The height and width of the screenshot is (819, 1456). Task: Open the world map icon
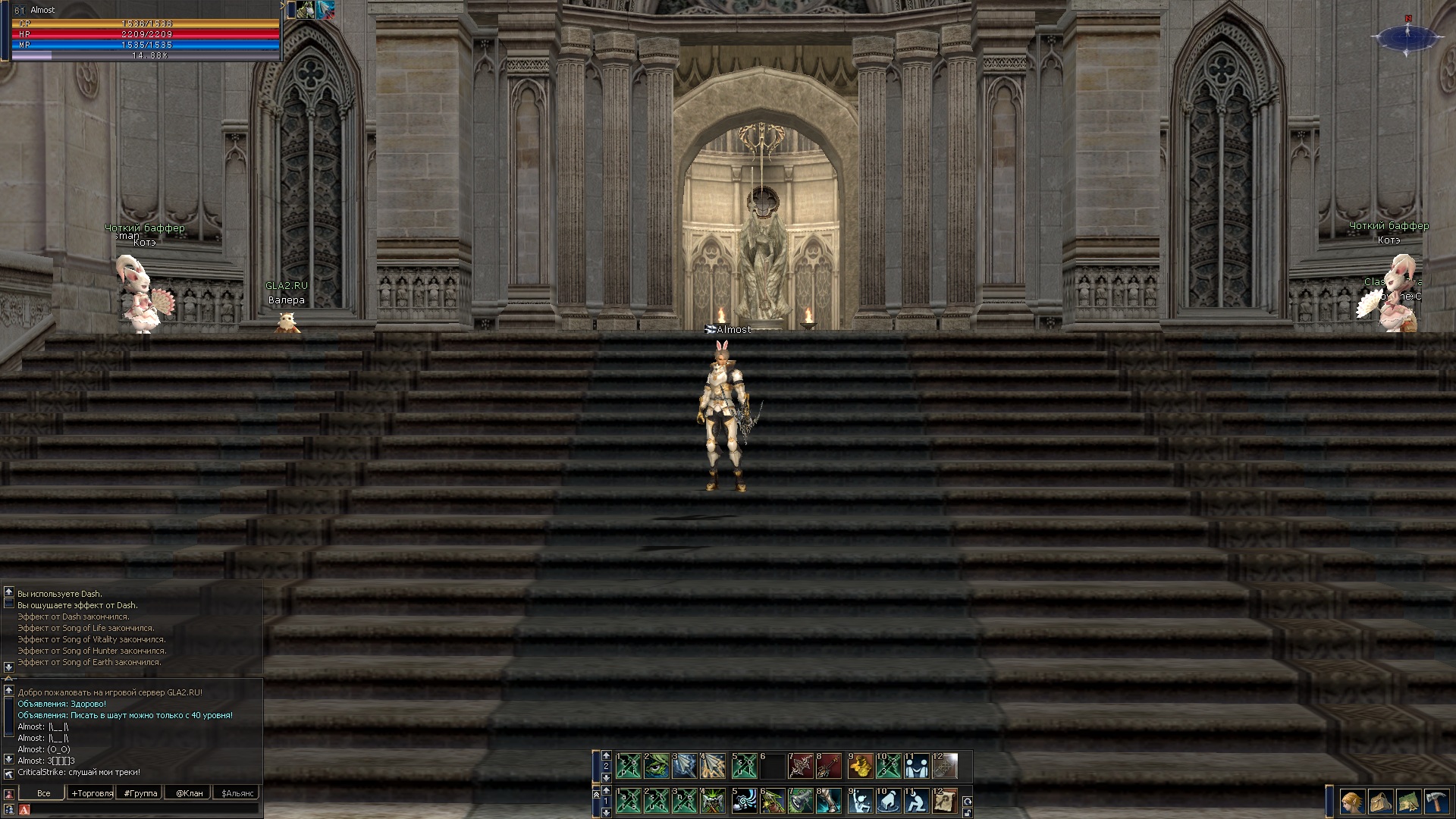(1408, 801)
